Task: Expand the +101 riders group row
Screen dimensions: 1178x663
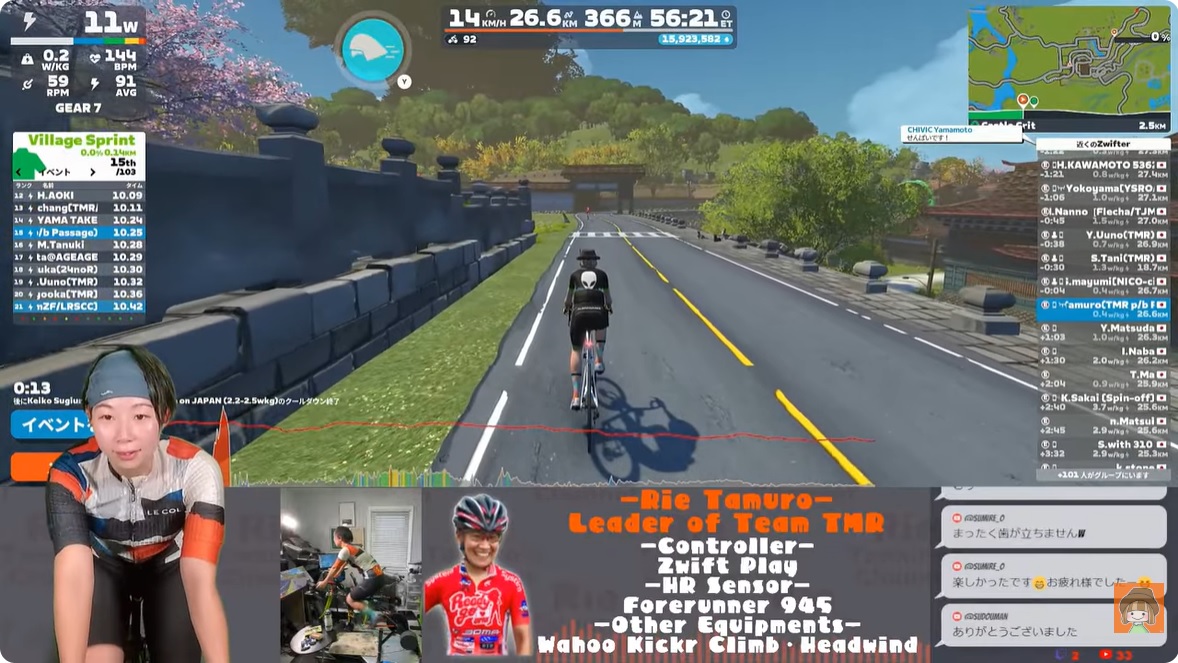Action: click(1102, 475)
